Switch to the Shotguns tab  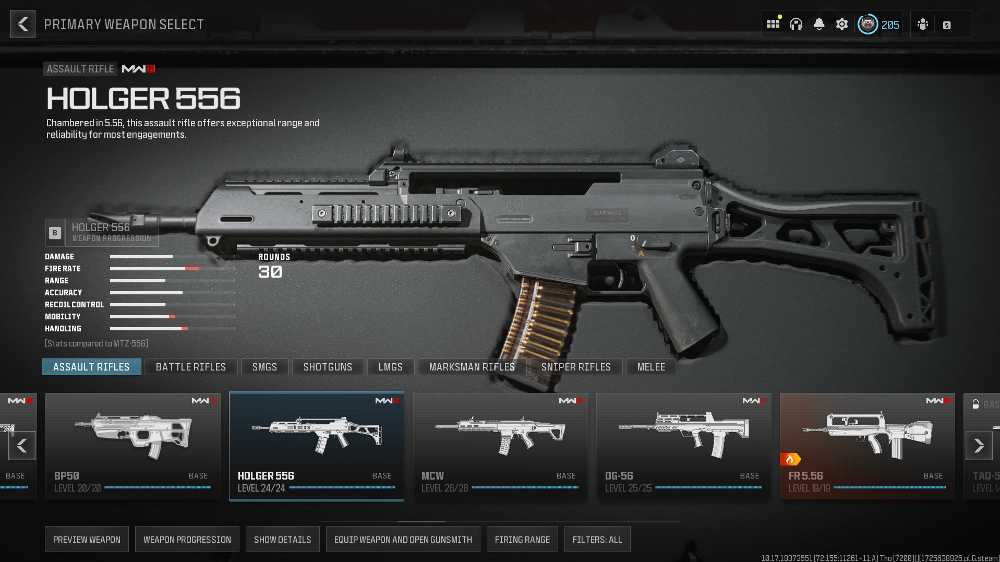(328, 367)
